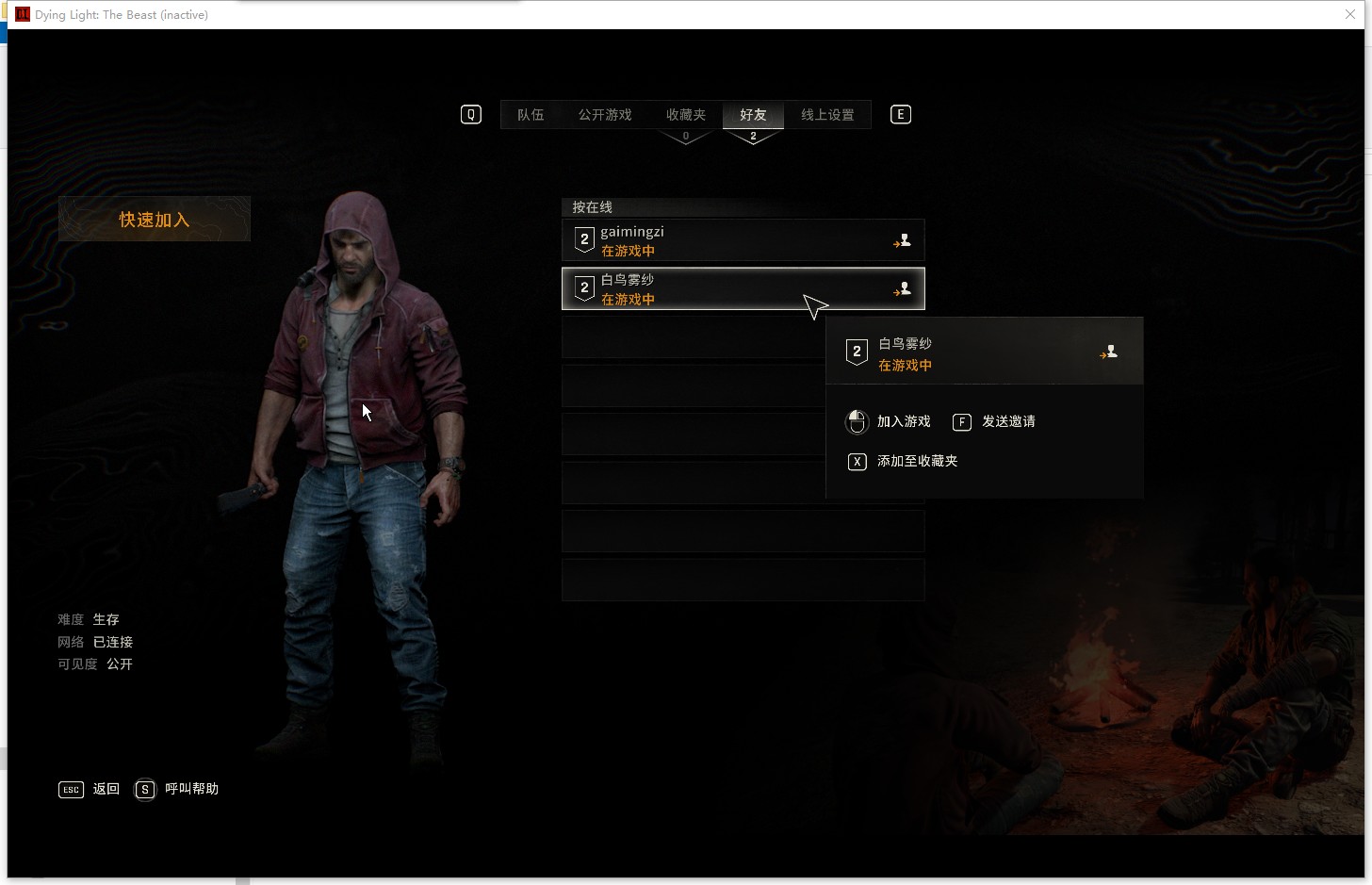Close the Dying Light window
This screenshot has height=885, width=1372.
[1350, 14]
